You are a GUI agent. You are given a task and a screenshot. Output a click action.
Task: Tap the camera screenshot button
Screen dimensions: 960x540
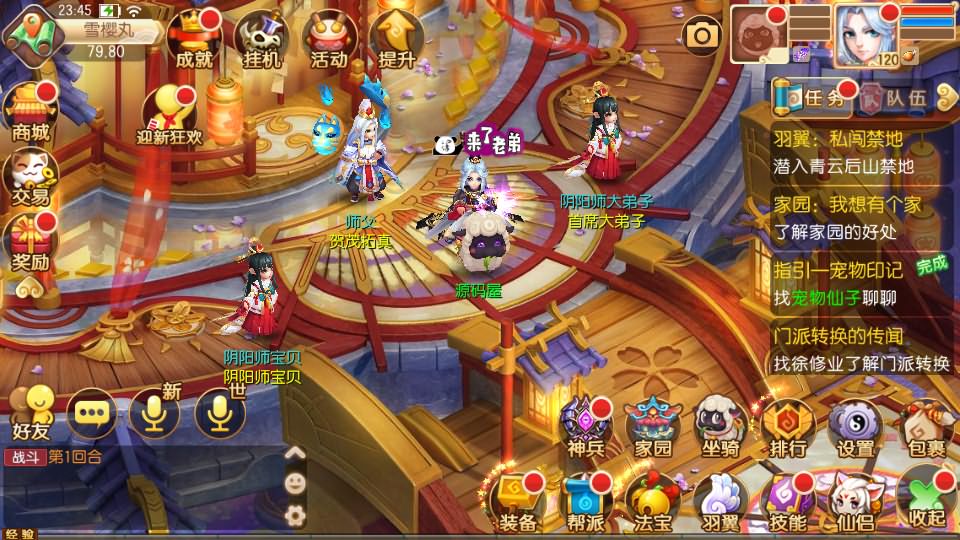[x=703, y=36]
